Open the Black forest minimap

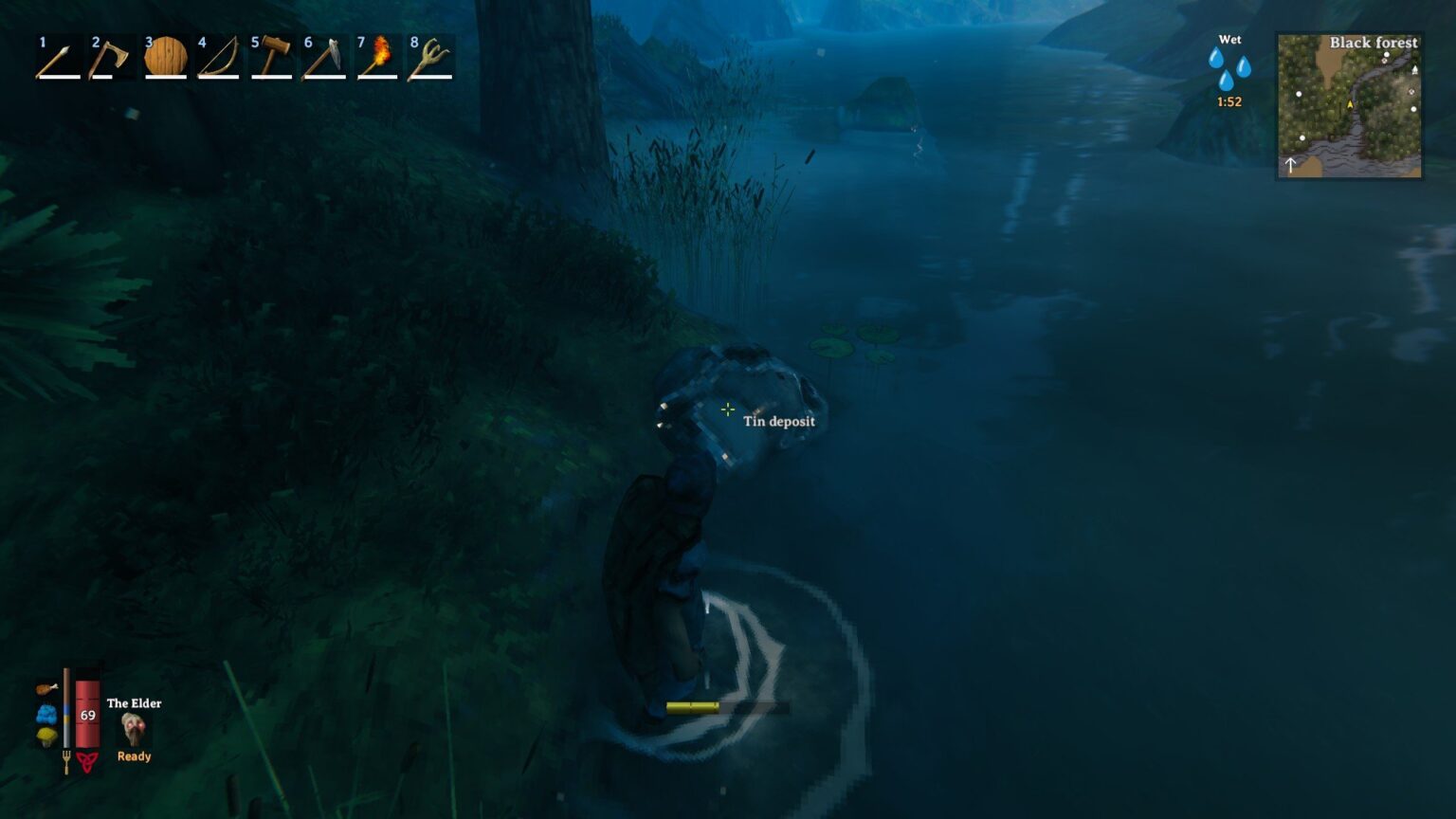click(x=1350, y=106)
